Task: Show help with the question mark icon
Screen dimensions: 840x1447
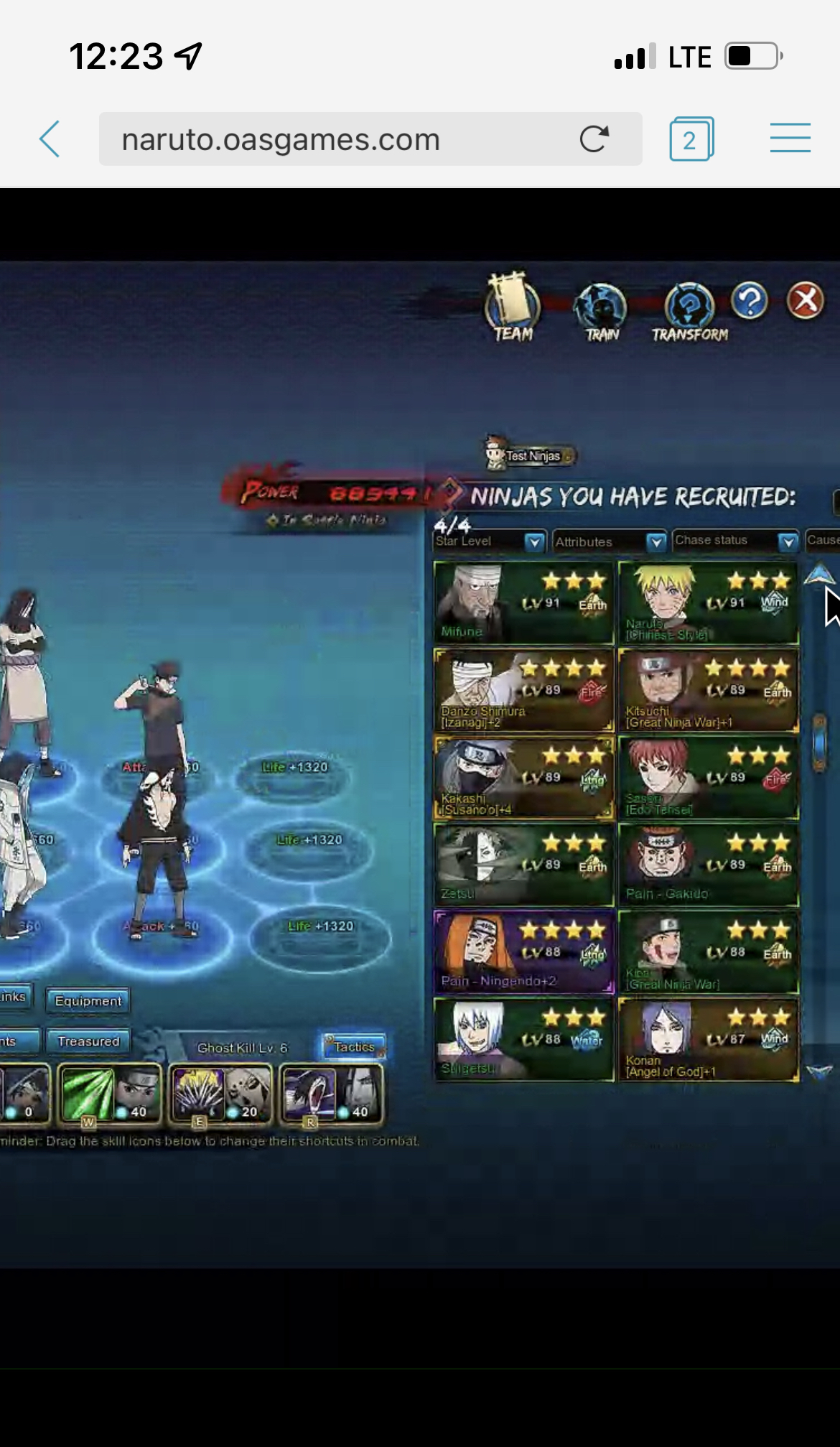Action: (x=750, y=301)
